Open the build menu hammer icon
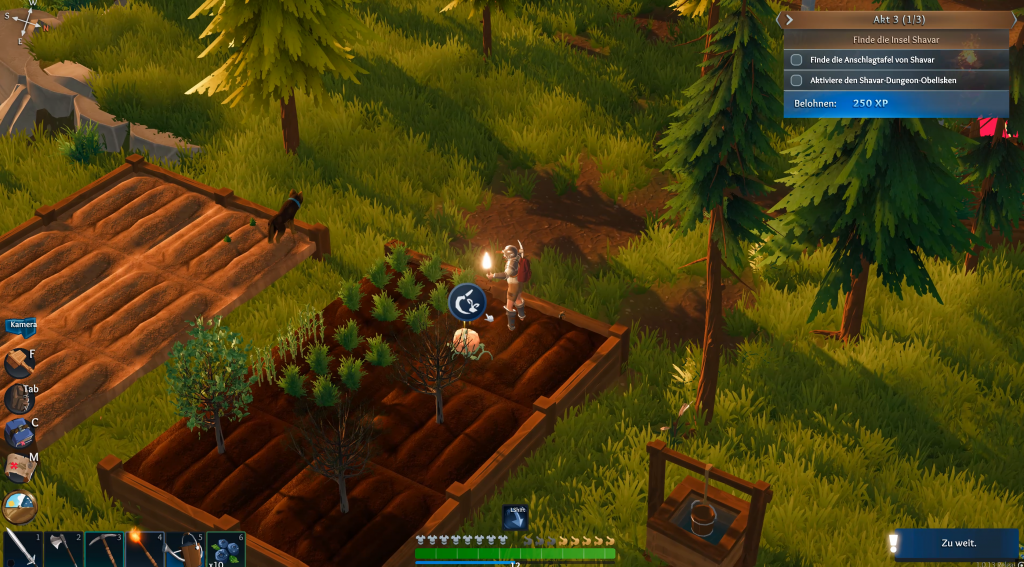 point(18,363)
